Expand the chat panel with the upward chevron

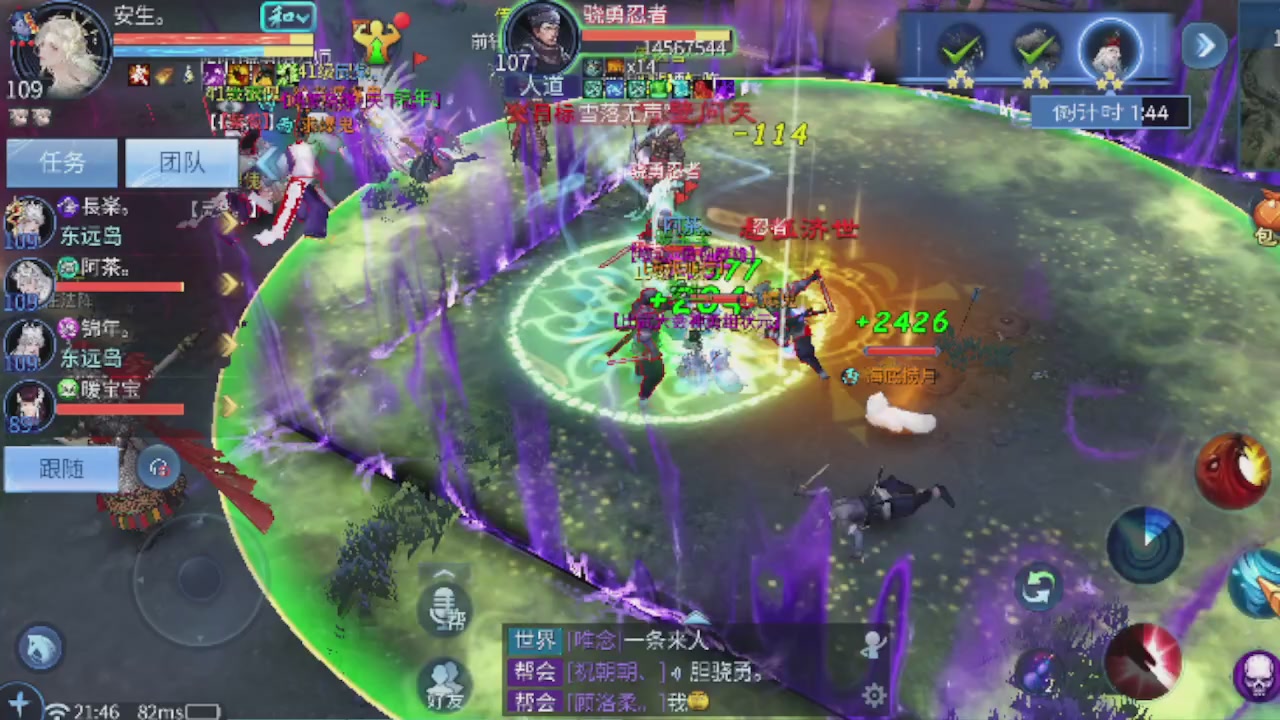coord(443,572)
